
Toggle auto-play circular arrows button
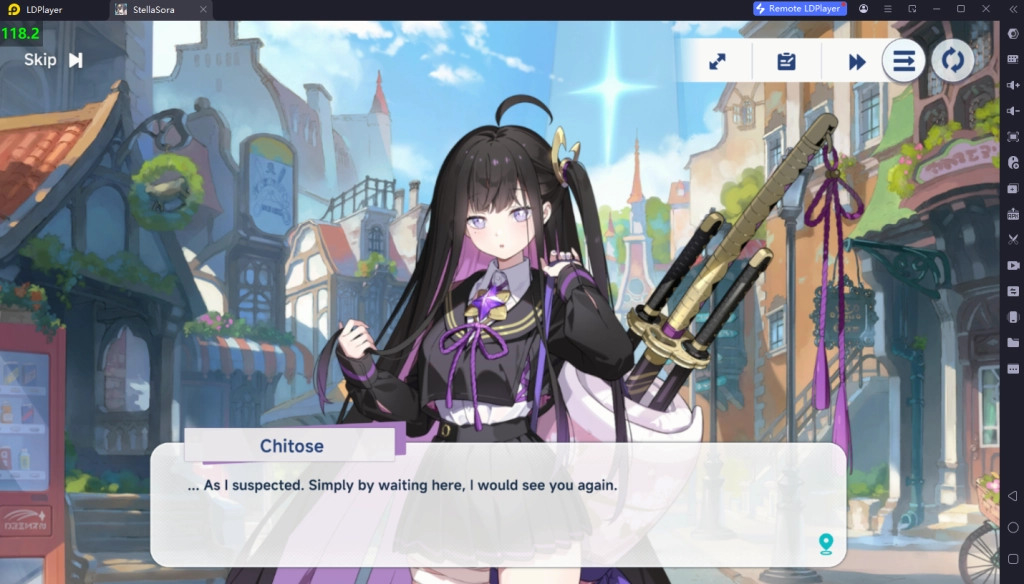953,61
